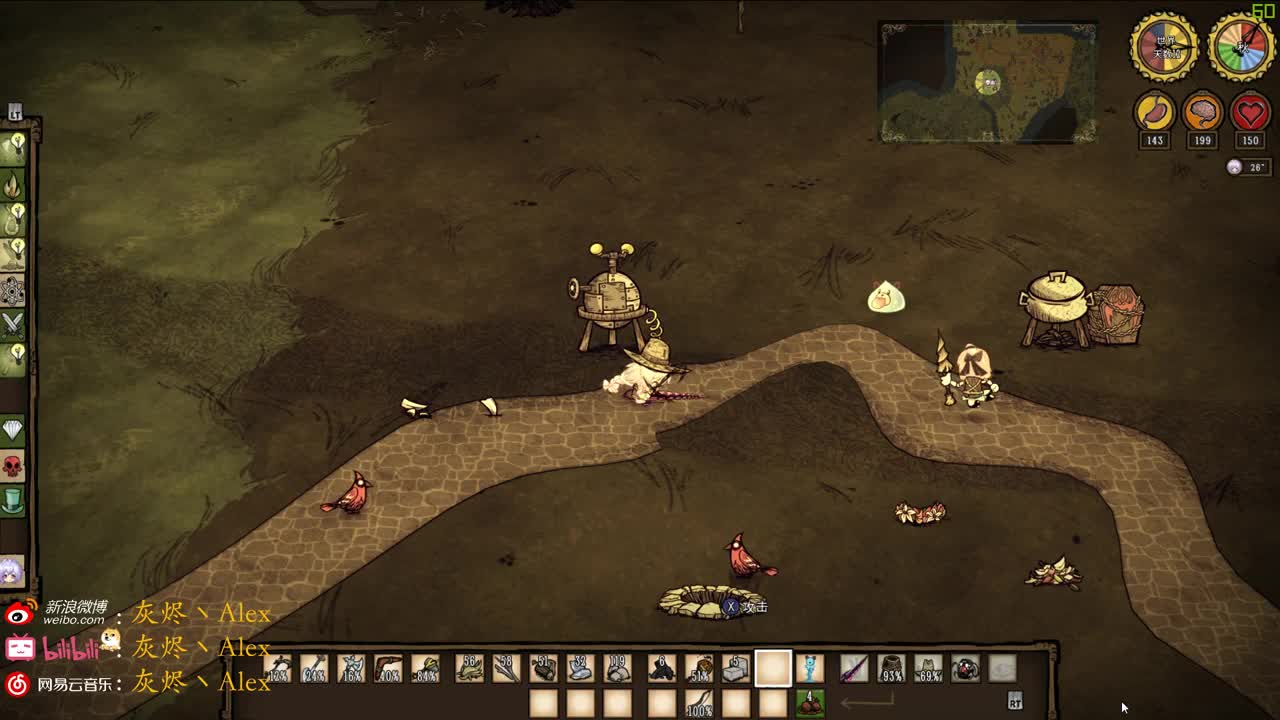1280x720 pixels.
Task: Select the cut stone stack of 5
Action: click(x=735, y=668)
